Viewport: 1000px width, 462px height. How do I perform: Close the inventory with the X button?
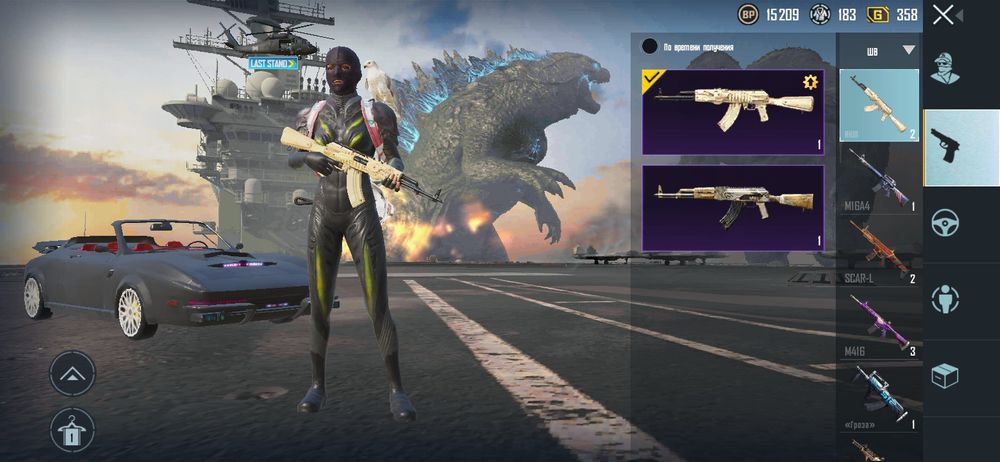click(x=943, y=14)
